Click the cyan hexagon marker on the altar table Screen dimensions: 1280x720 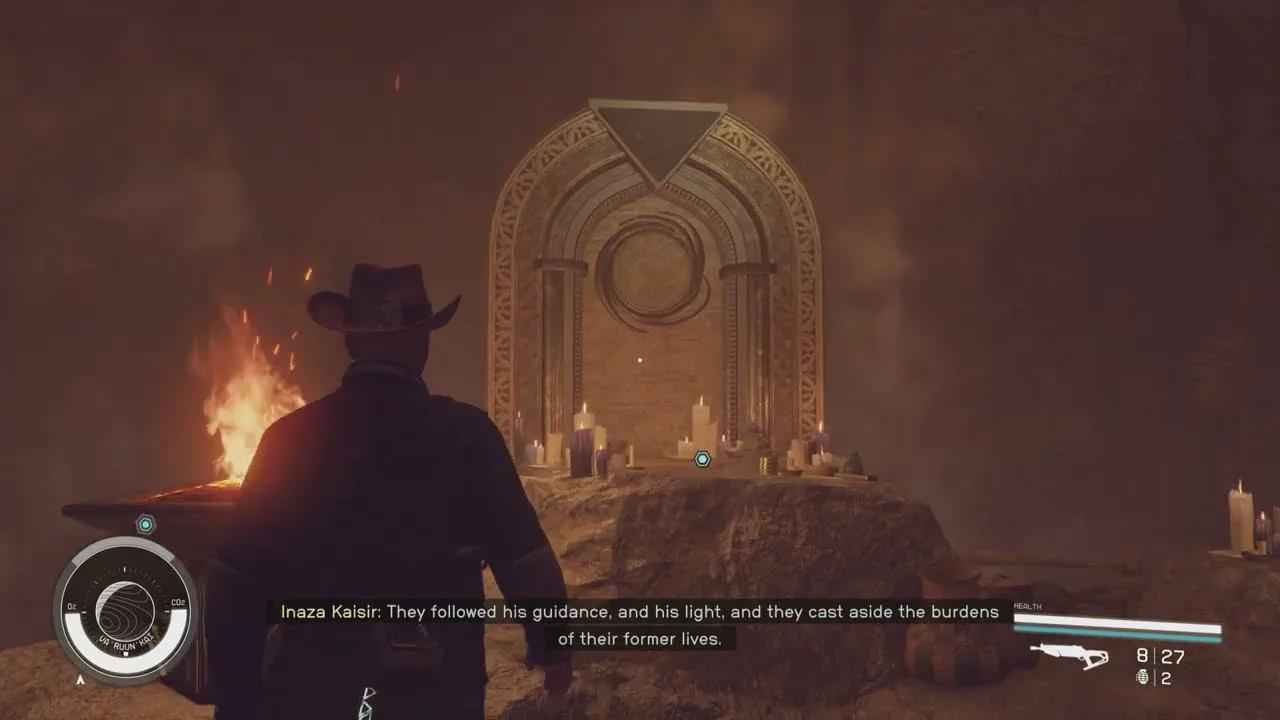(145, 521)
